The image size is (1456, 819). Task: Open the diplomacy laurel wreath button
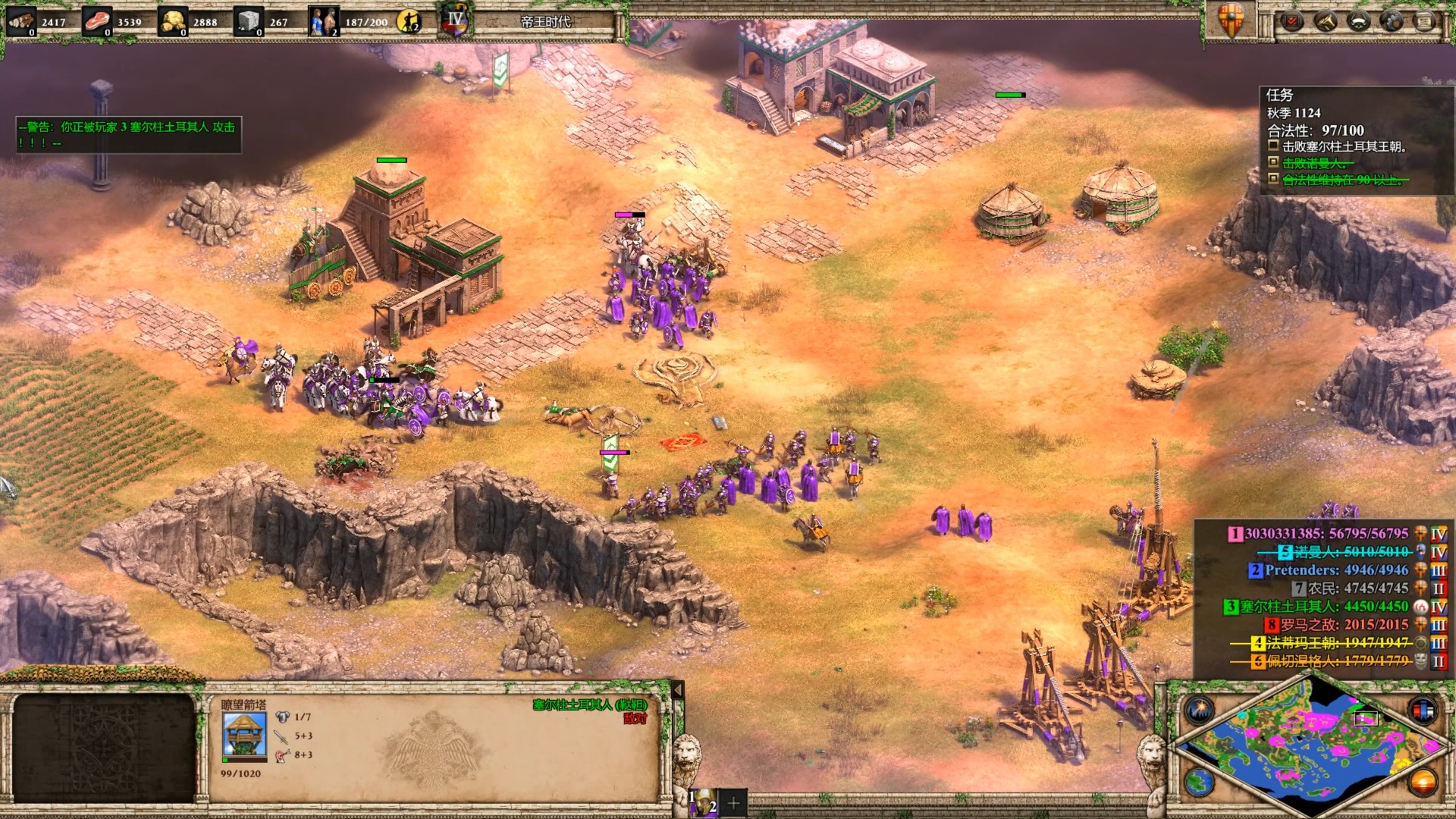click(1359, 21)
